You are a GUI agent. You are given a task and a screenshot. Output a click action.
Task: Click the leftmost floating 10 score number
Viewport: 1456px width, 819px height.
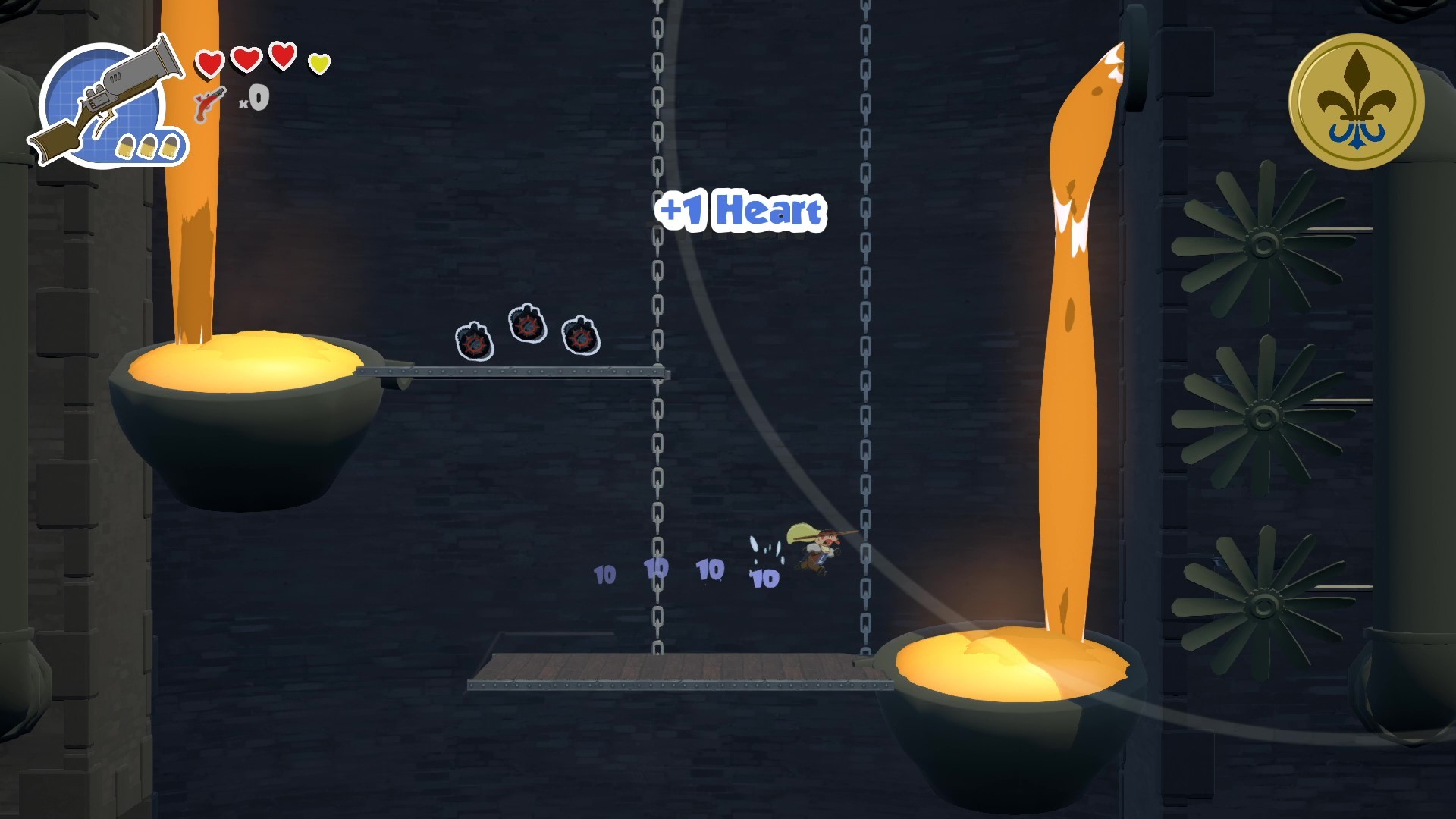604,575
